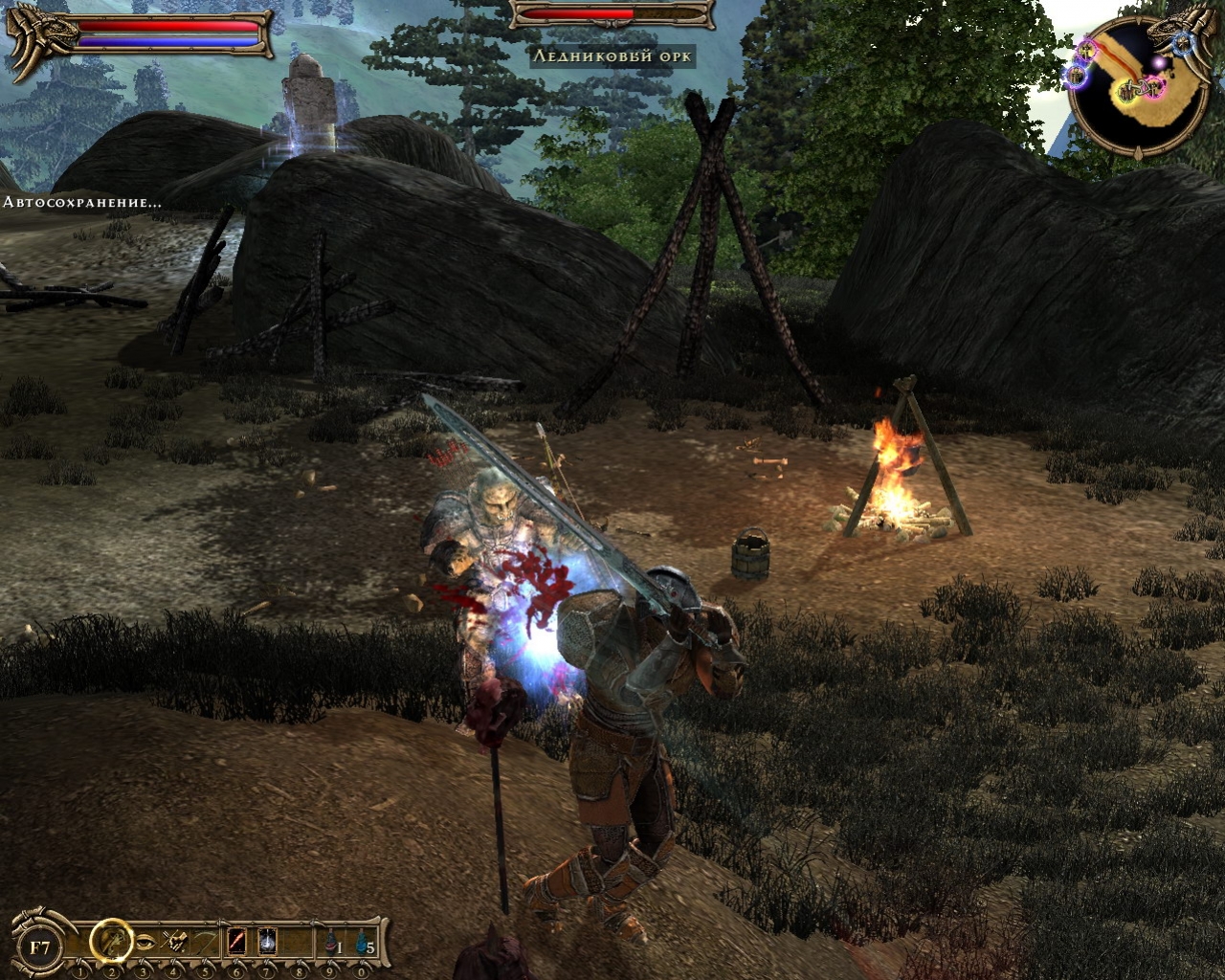Cast the white light burst spell card
Viewport: 1225px width, 980px height.
(x=267, y=943)
